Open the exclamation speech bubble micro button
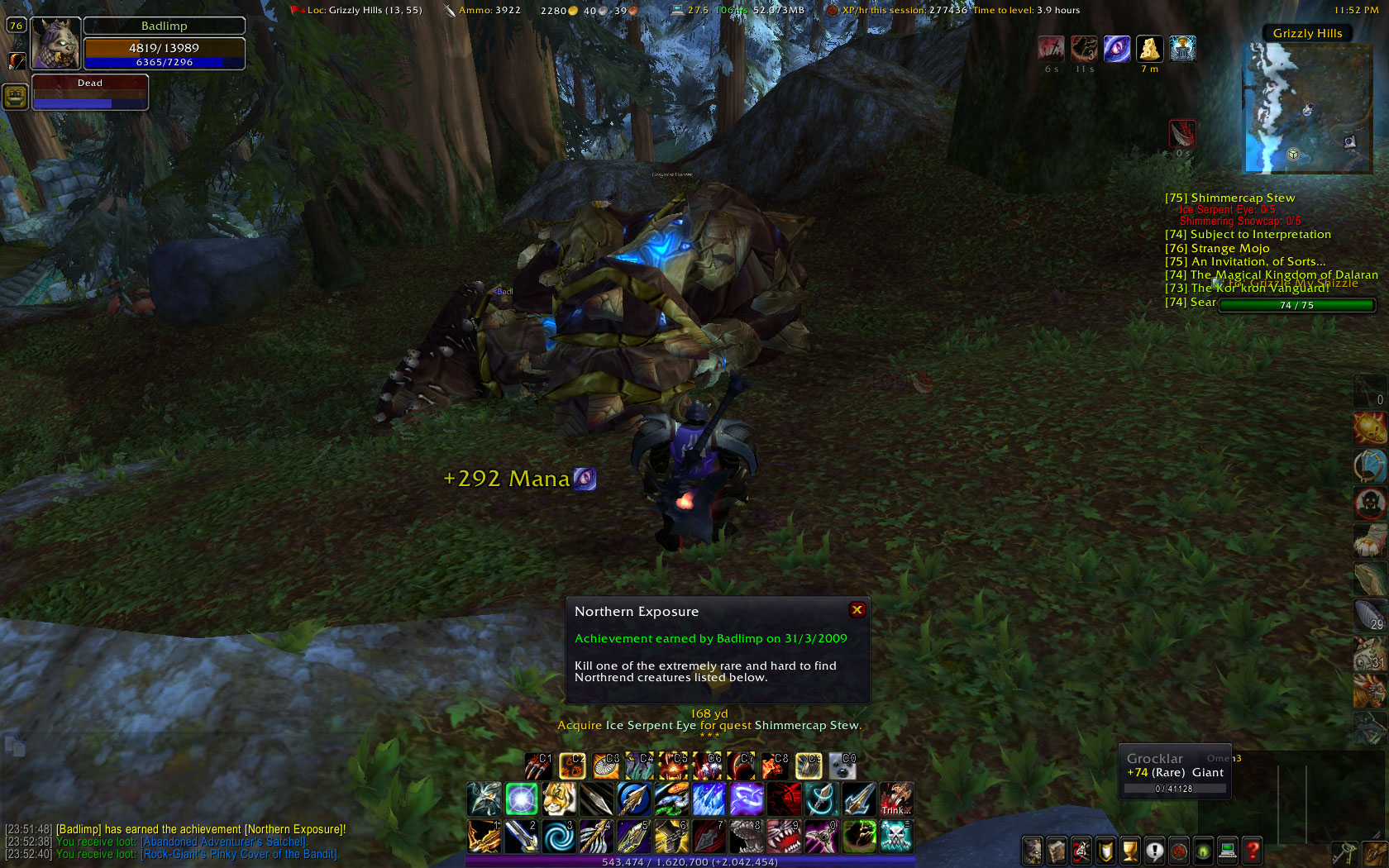 coord(1154,850)
